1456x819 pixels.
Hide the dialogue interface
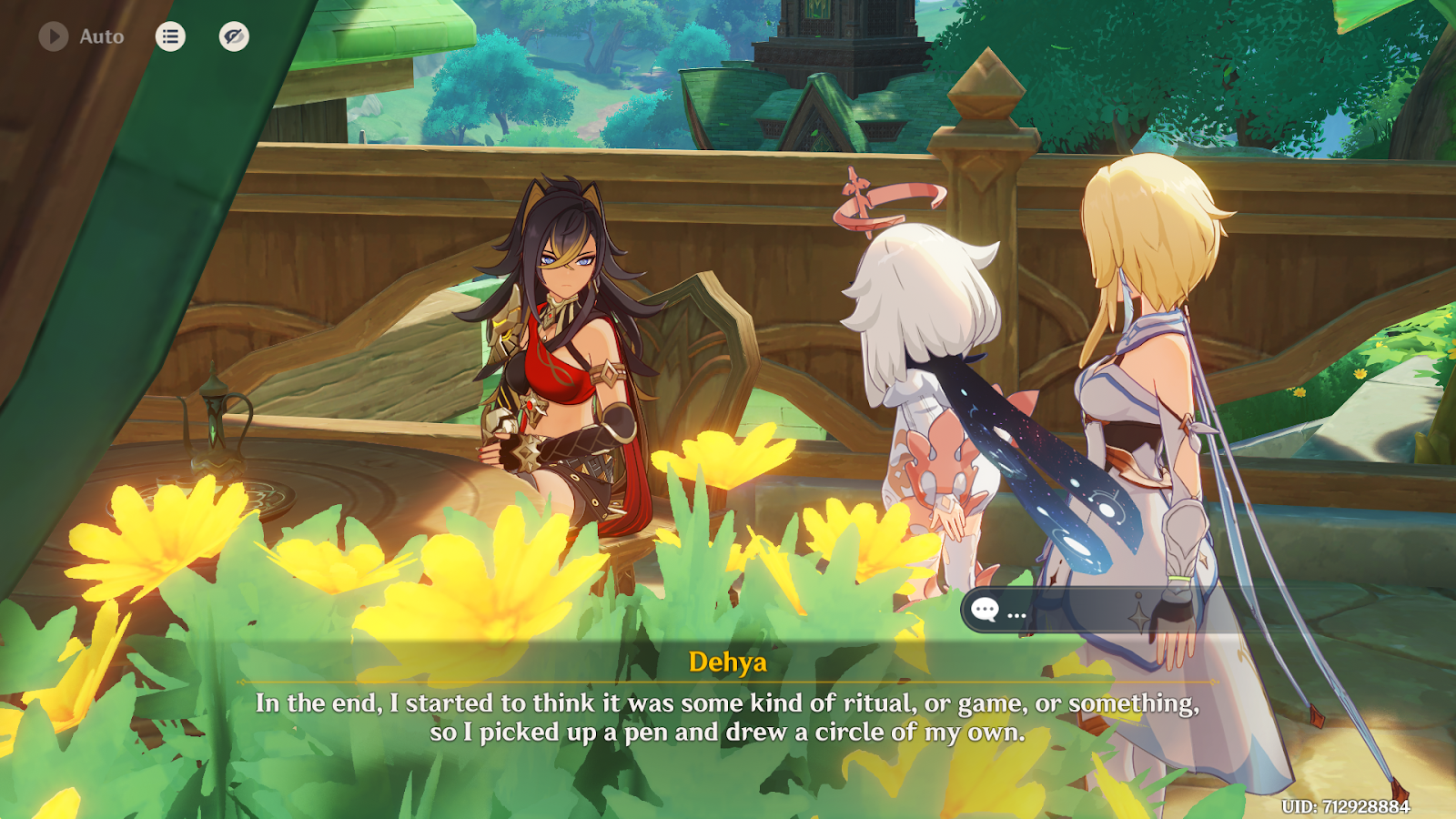234,36
